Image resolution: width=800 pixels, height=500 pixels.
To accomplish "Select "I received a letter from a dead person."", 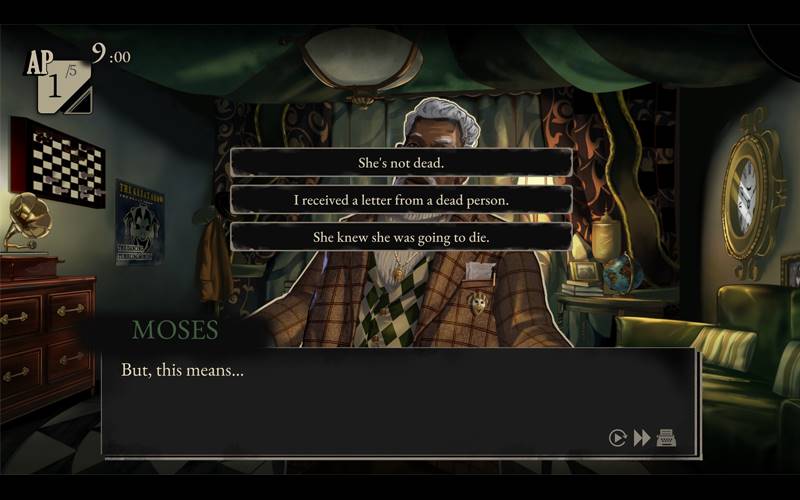I will (x=401, y=200).
